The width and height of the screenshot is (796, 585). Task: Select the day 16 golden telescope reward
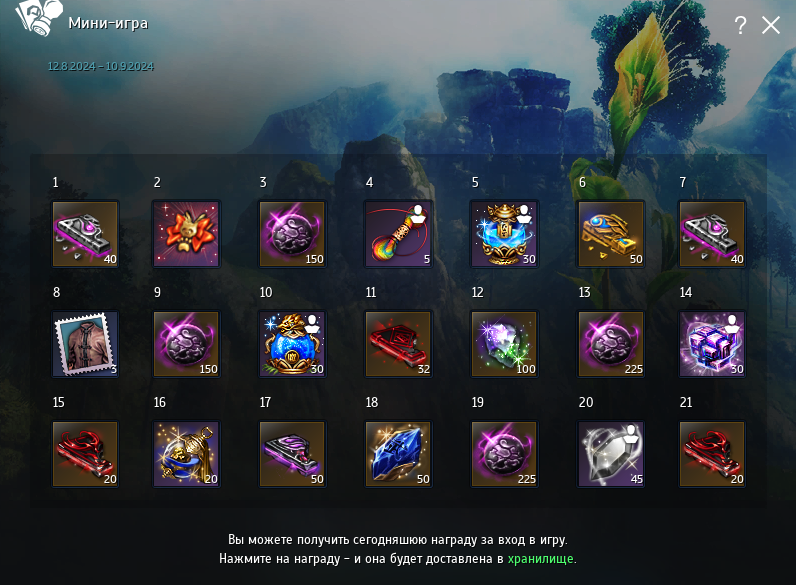(186, 454)
